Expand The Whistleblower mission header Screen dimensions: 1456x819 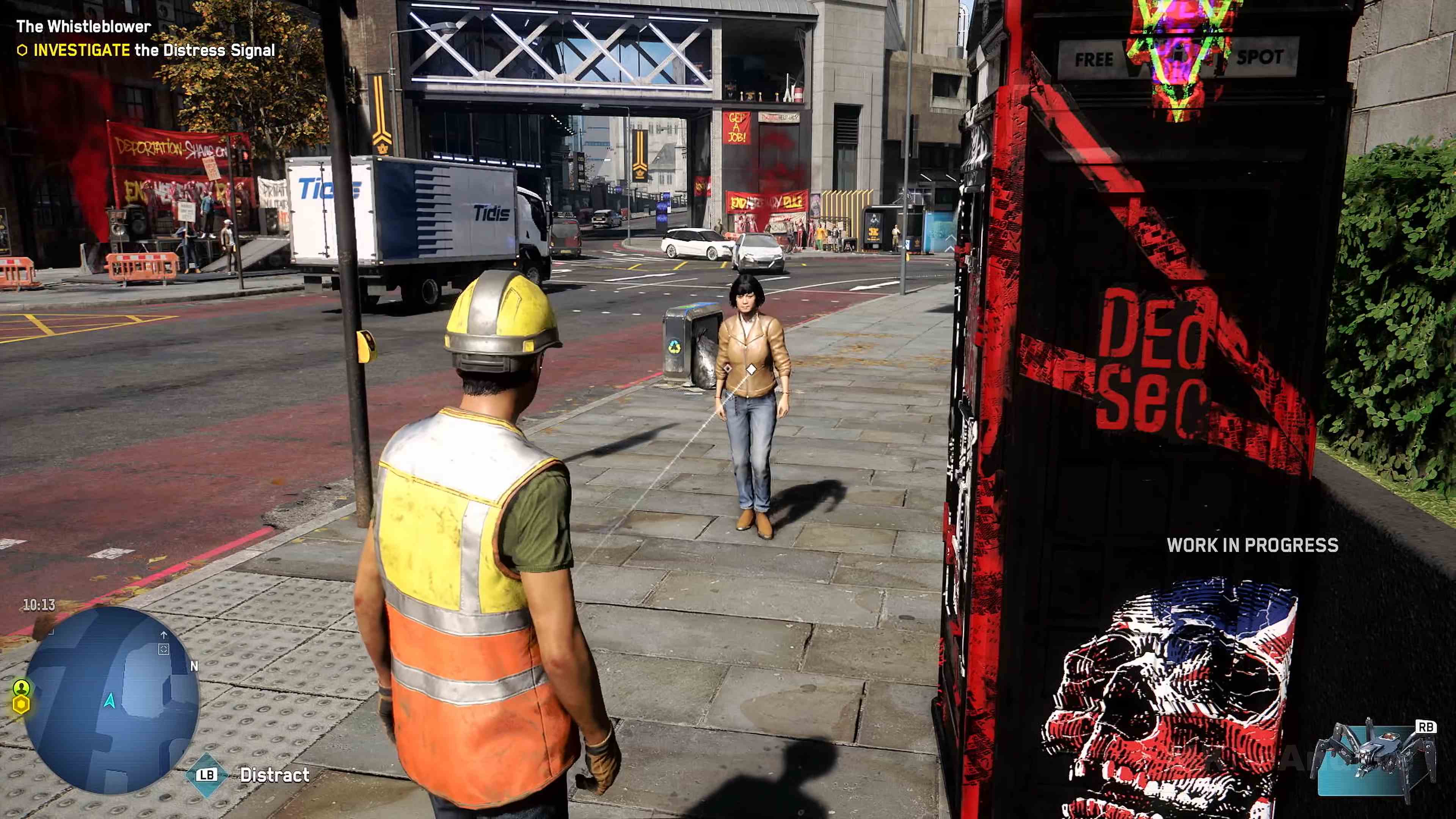pyautogui.click(x=84, y=26)
